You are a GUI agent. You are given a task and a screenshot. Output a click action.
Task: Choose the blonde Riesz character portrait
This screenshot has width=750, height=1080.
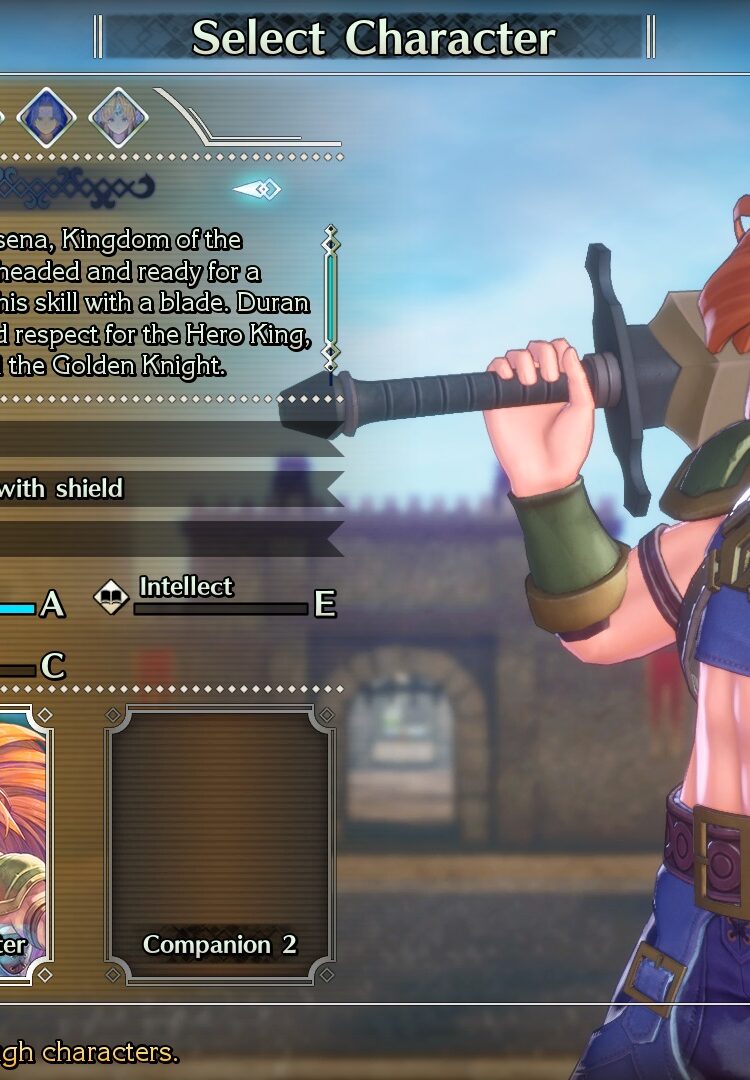tap(118, 118)
